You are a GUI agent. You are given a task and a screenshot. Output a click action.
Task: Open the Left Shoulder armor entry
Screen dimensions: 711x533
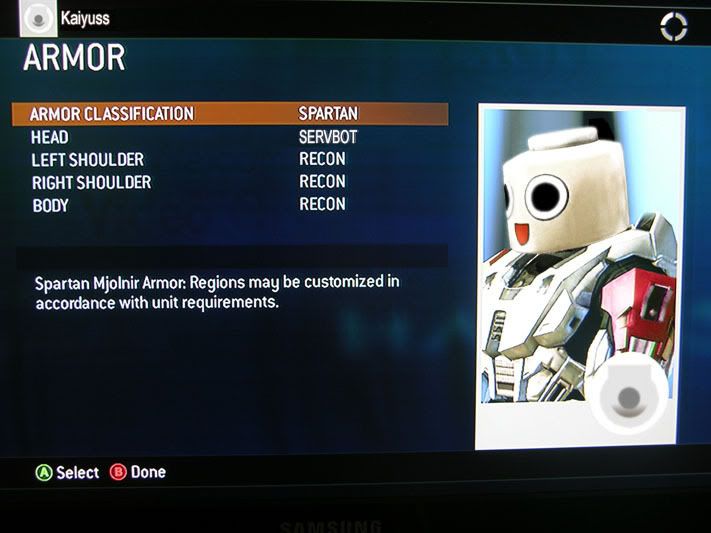click(230, 160)
